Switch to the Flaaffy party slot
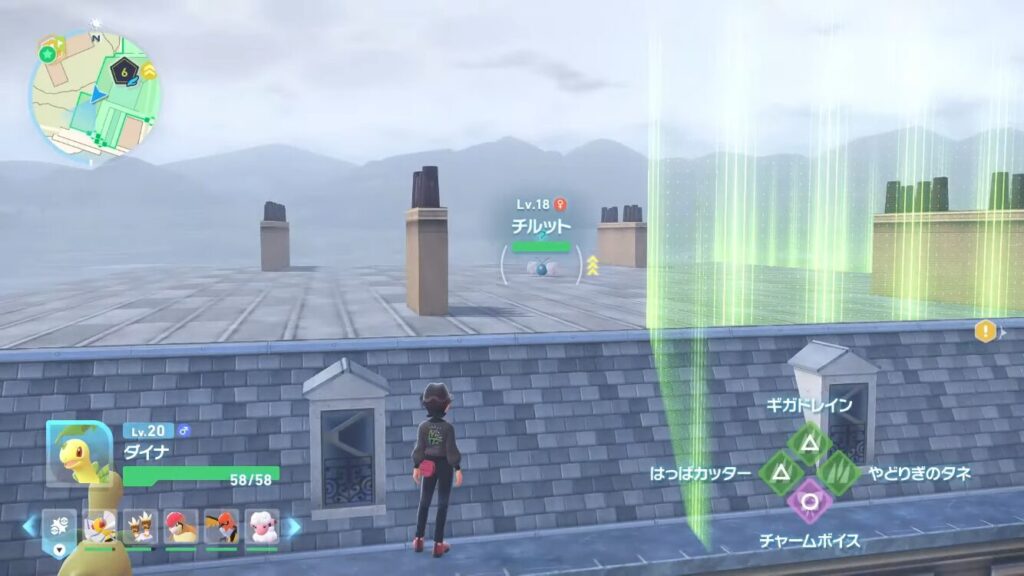This screenshot has height=576, width=1024. point(261,525)
